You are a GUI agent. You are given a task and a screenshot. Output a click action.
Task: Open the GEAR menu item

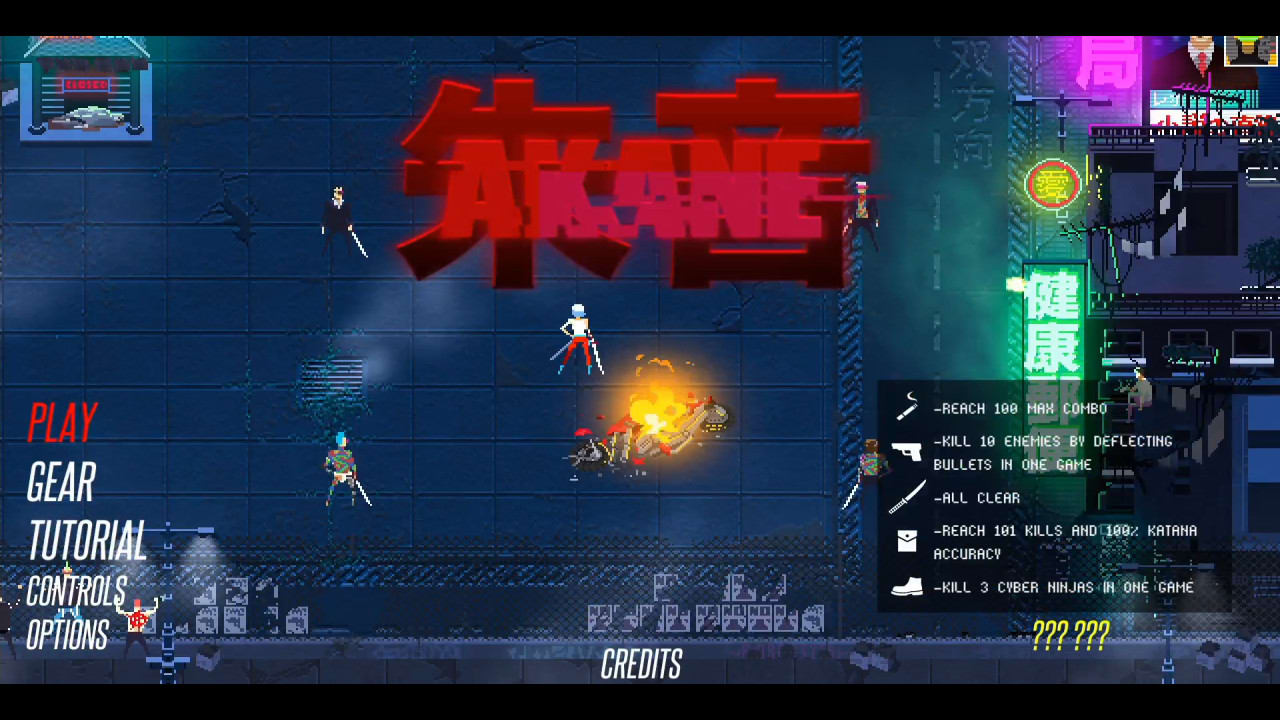click(60, 484)
